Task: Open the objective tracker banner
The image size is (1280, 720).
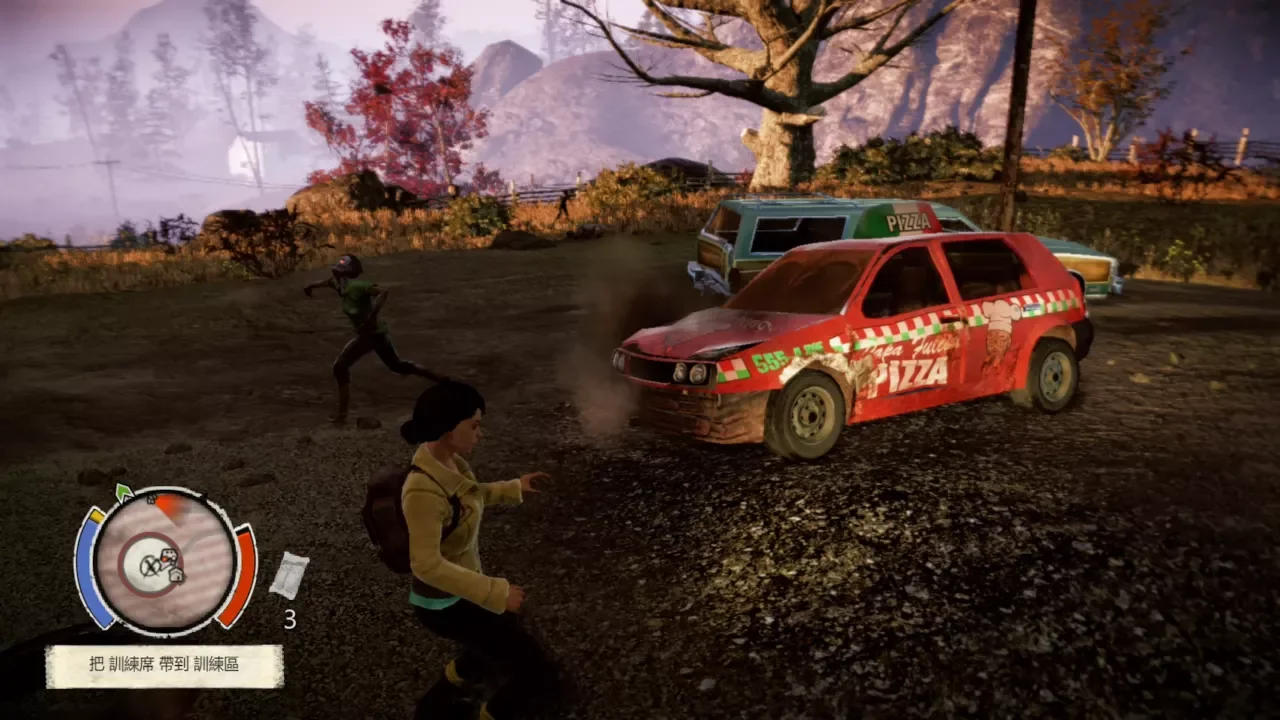Action: click(164, 665)
